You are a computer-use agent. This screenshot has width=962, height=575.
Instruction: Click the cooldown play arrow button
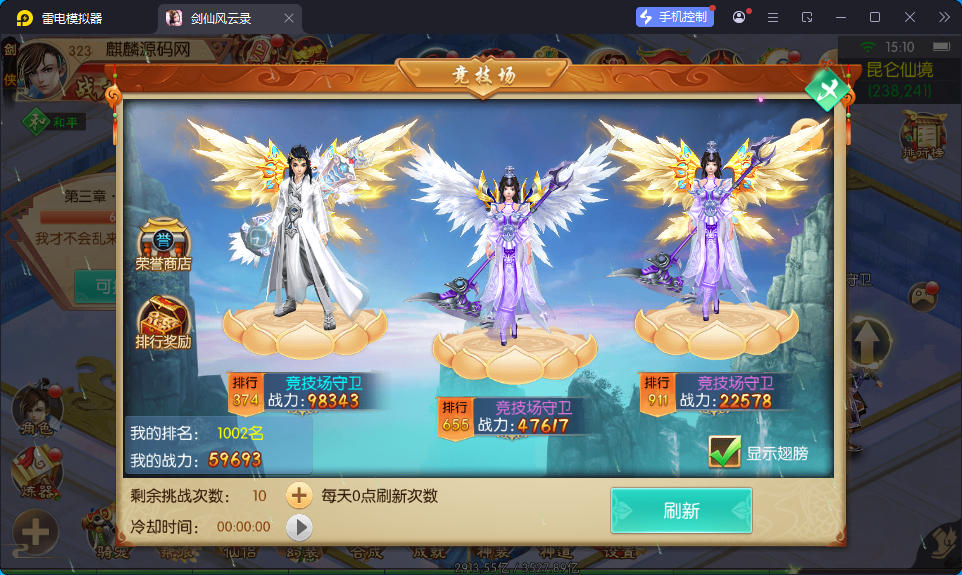tap(299, 527)
